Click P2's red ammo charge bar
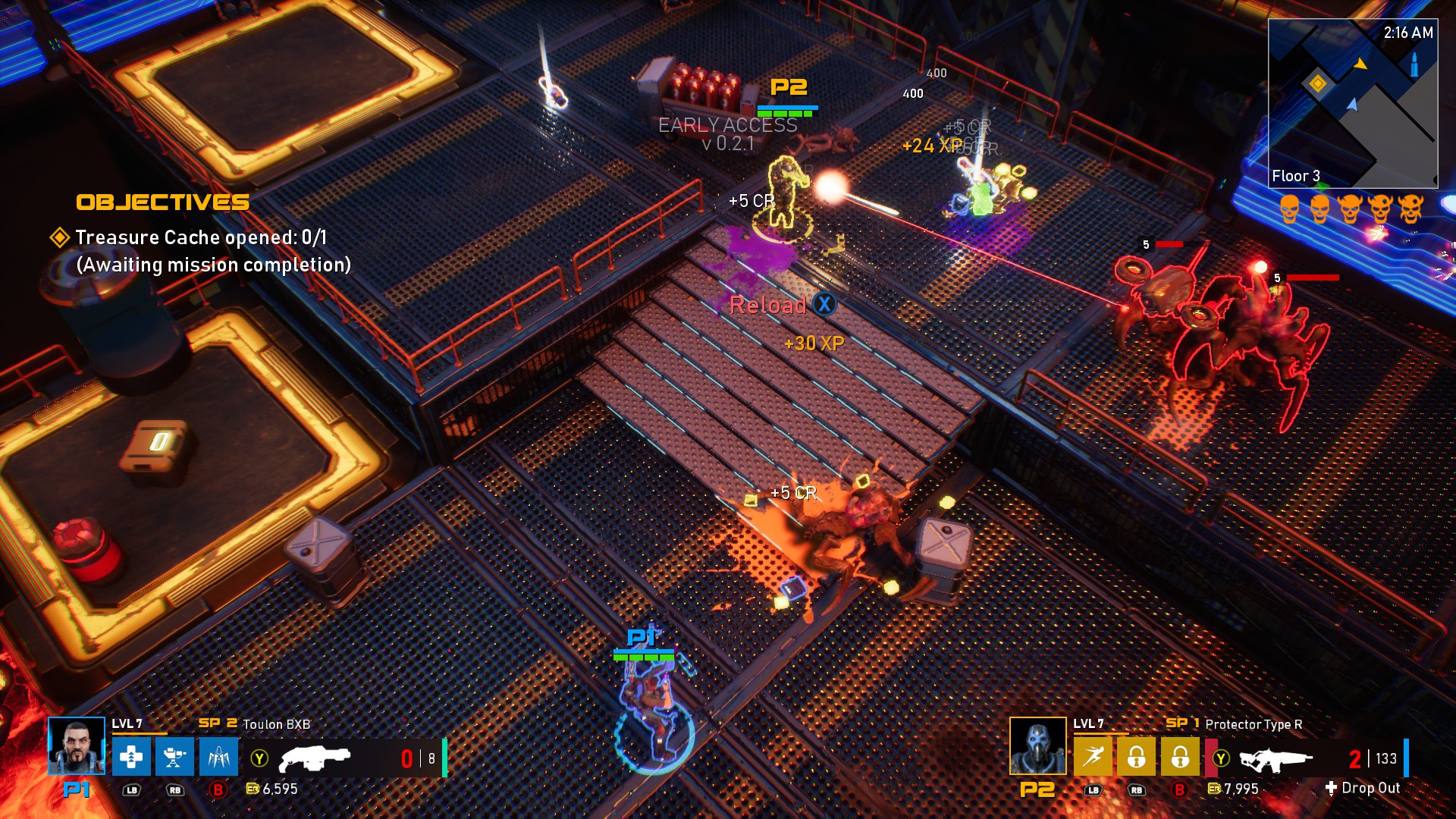This screenshot has width=1456, height=819. click(x=1212, y=758)
